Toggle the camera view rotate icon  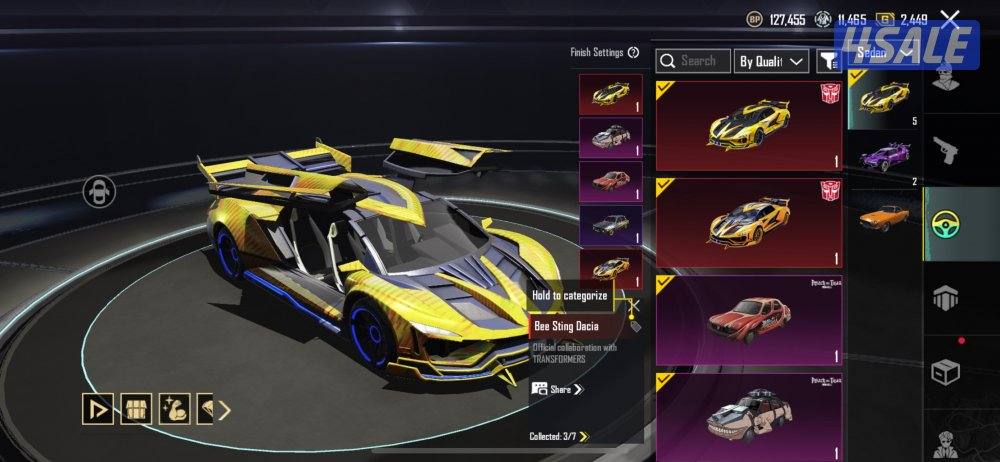[99, 190]
